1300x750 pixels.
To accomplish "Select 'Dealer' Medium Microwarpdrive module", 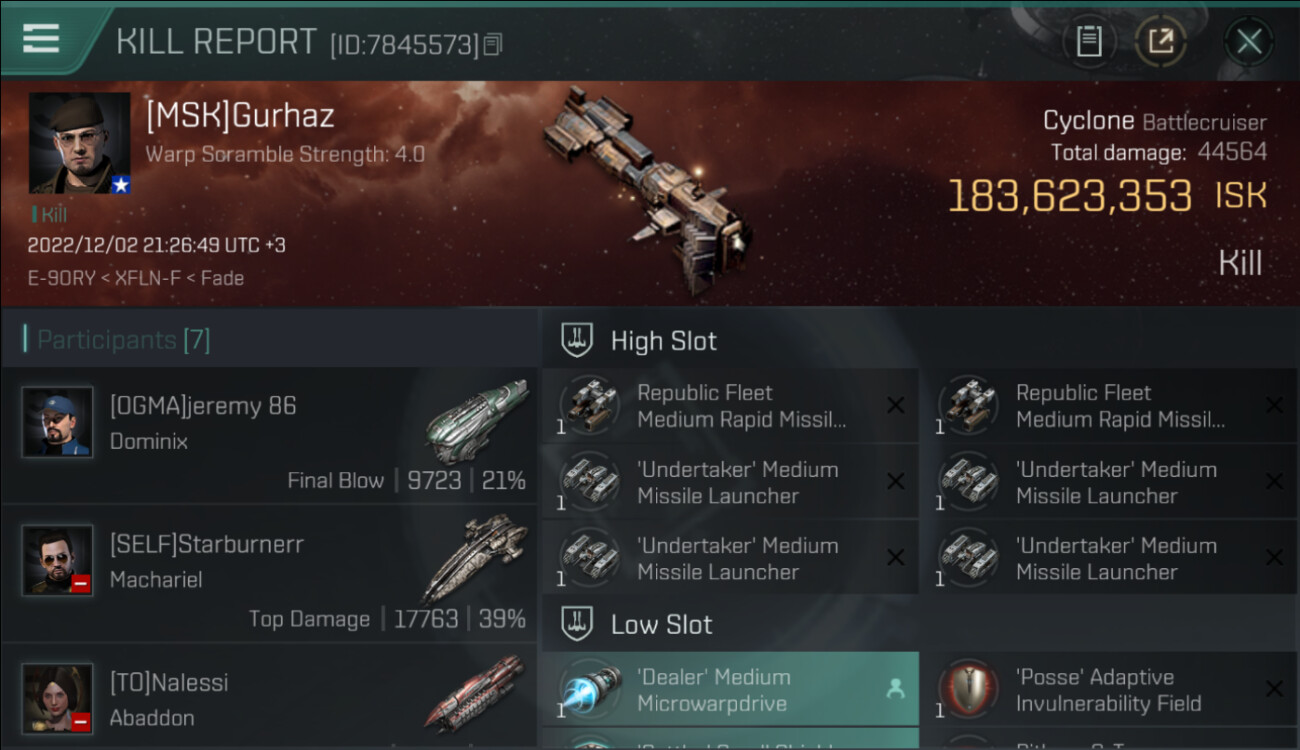I will pyautogui.click(x=730, y=690).
